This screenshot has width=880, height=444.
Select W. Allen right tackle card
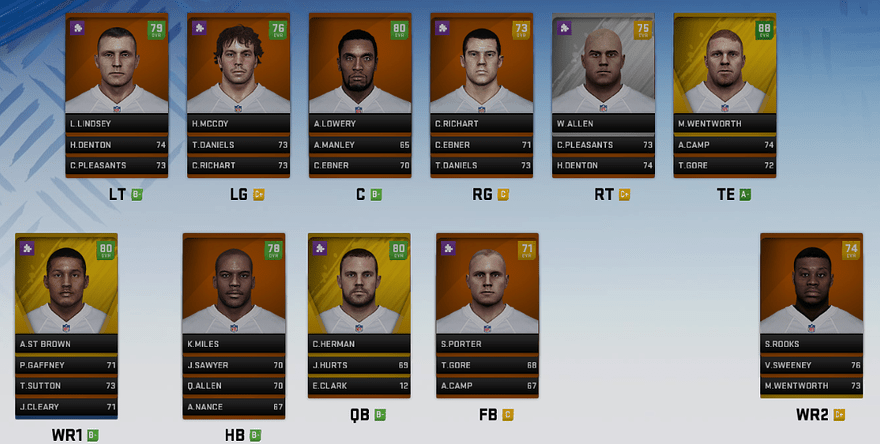[603, 72]
